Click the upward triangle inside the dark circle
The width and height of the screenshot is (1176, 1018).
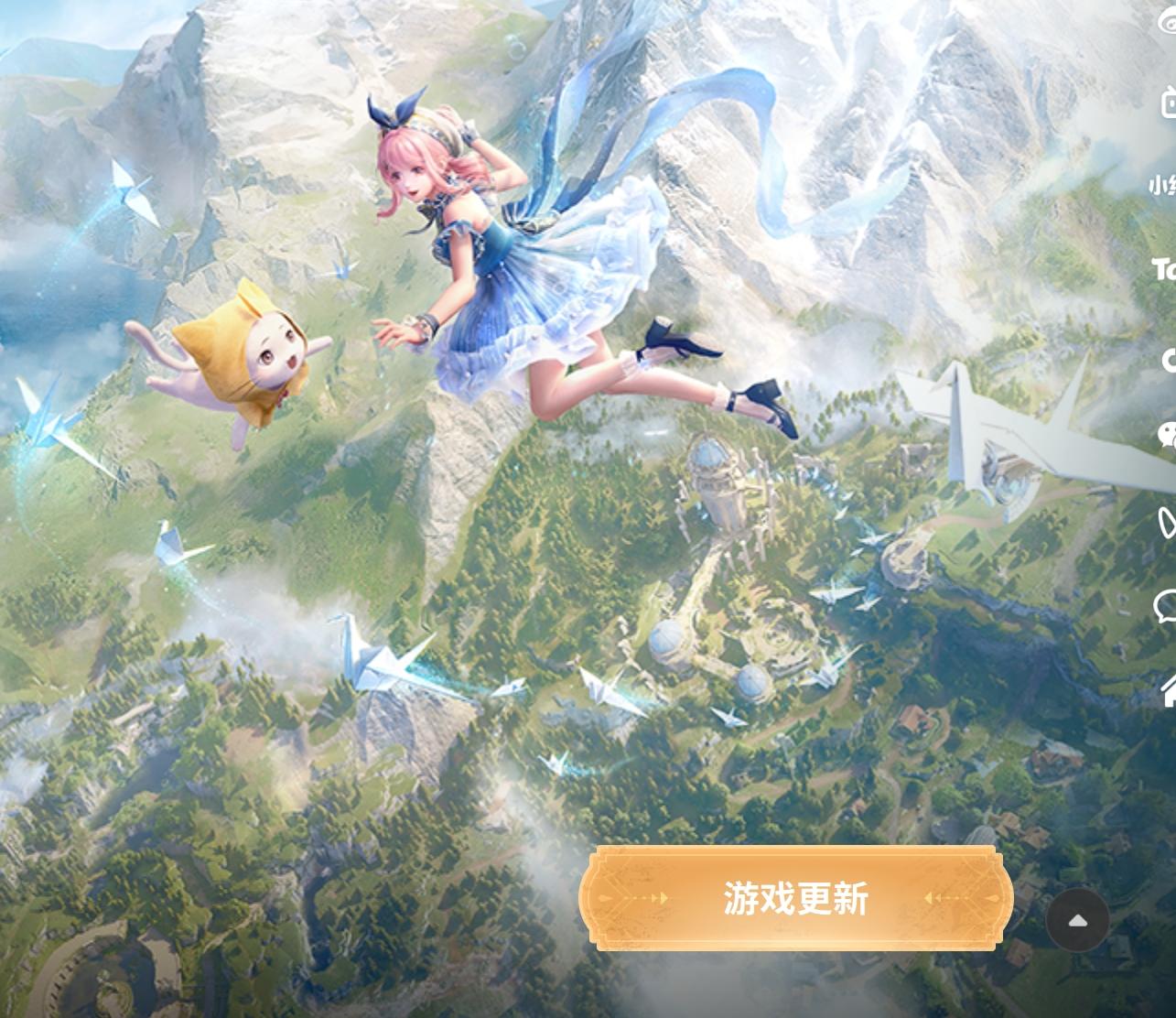tap(1078, 920)
